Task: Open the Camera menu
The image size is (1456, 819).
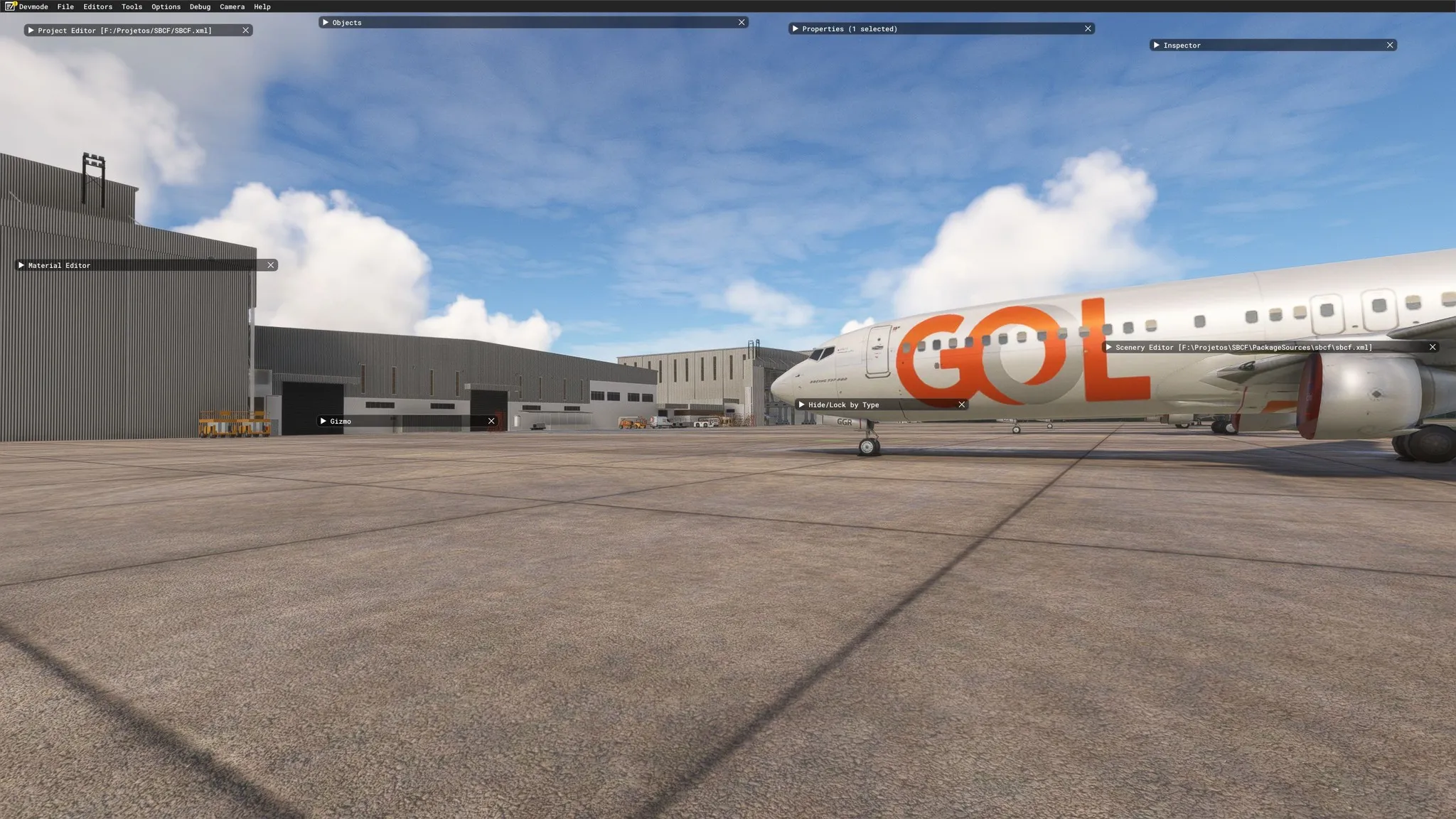Action: tap(232, 6)
